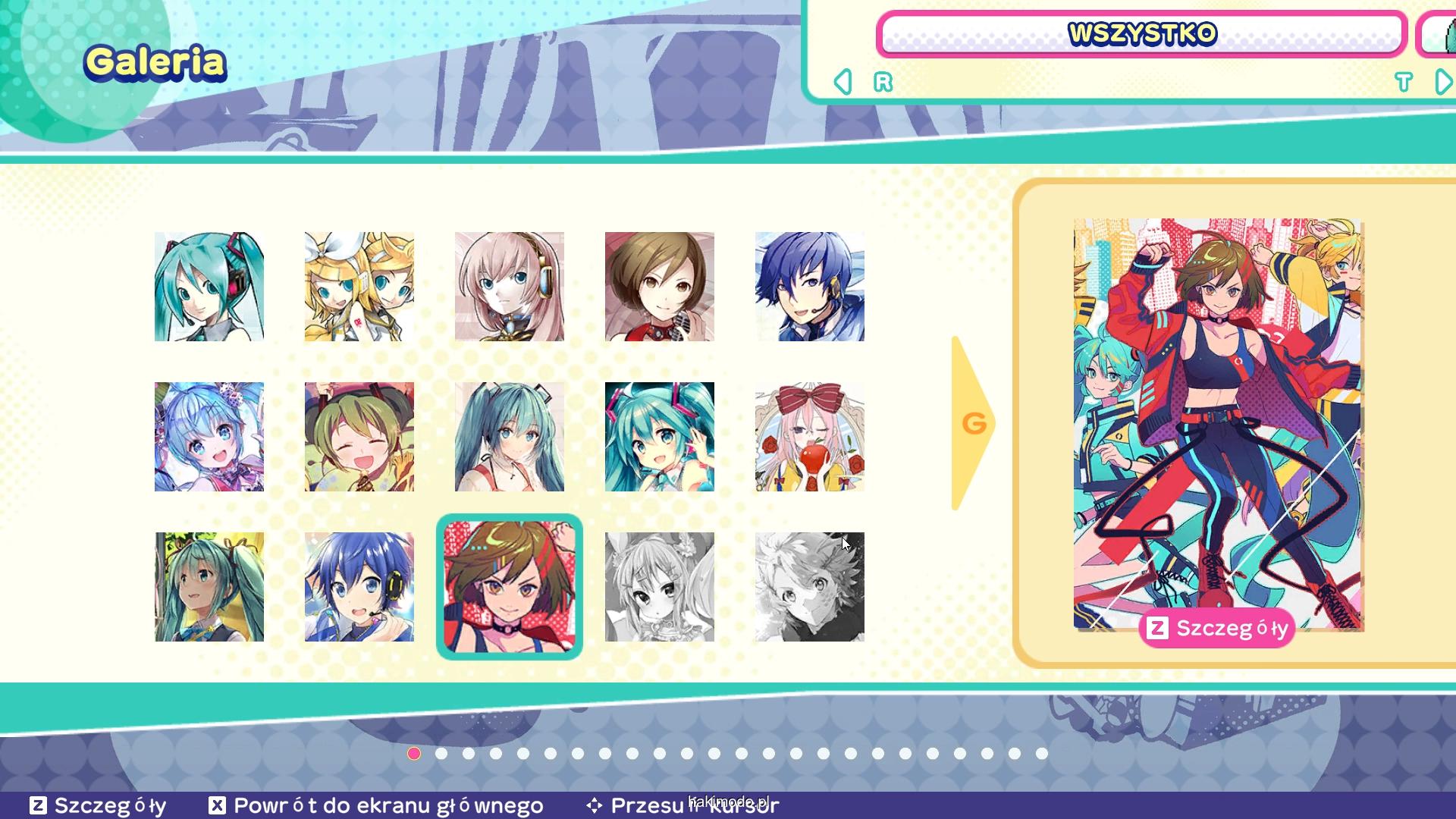The width and height of the screenshot is (1456, 819).
Task: Select MEIKO holding a microphone thumbnail
Action: pos(660,287)
